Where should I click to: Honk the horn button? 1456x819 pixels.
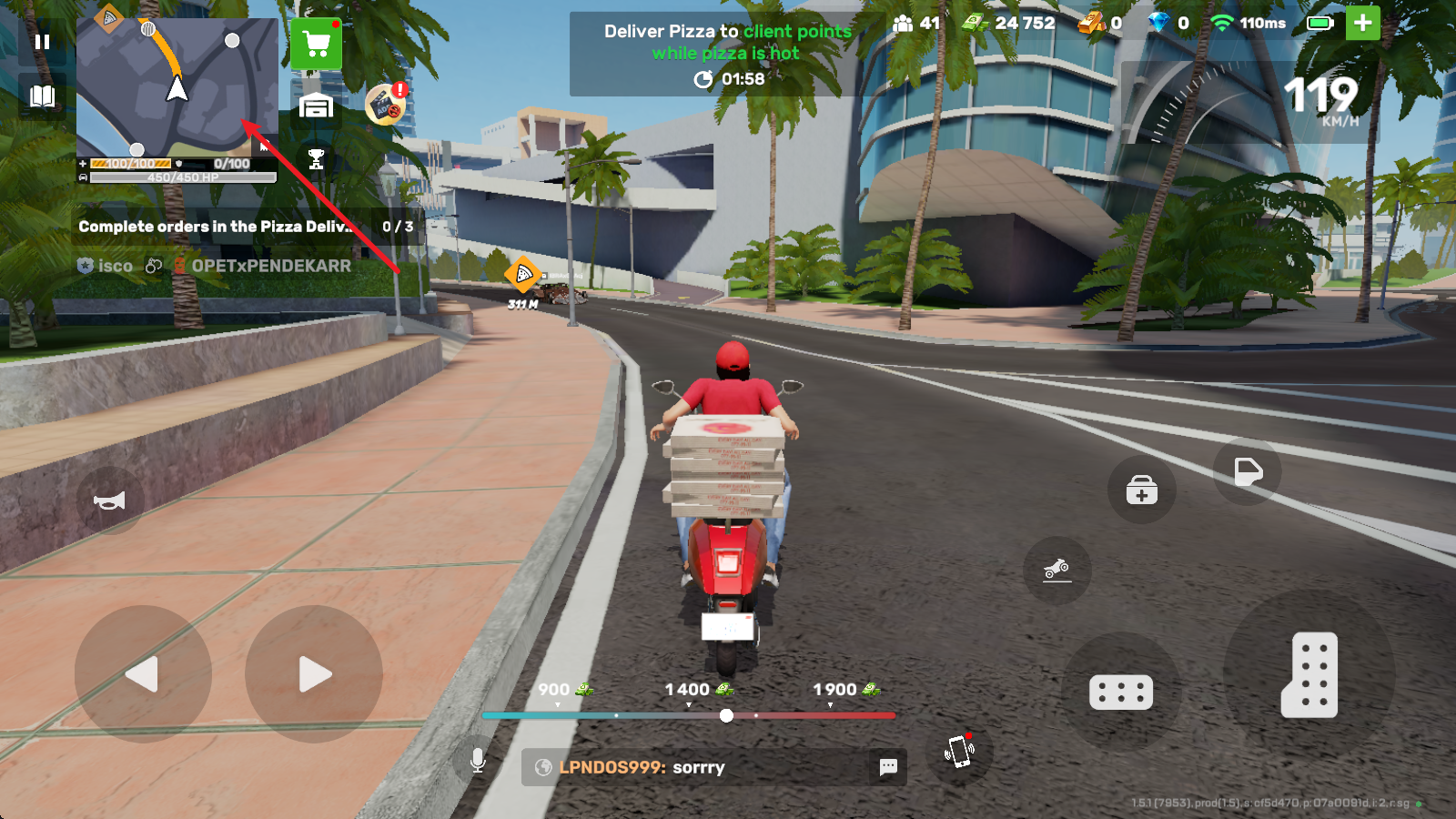tap(109, 500)
